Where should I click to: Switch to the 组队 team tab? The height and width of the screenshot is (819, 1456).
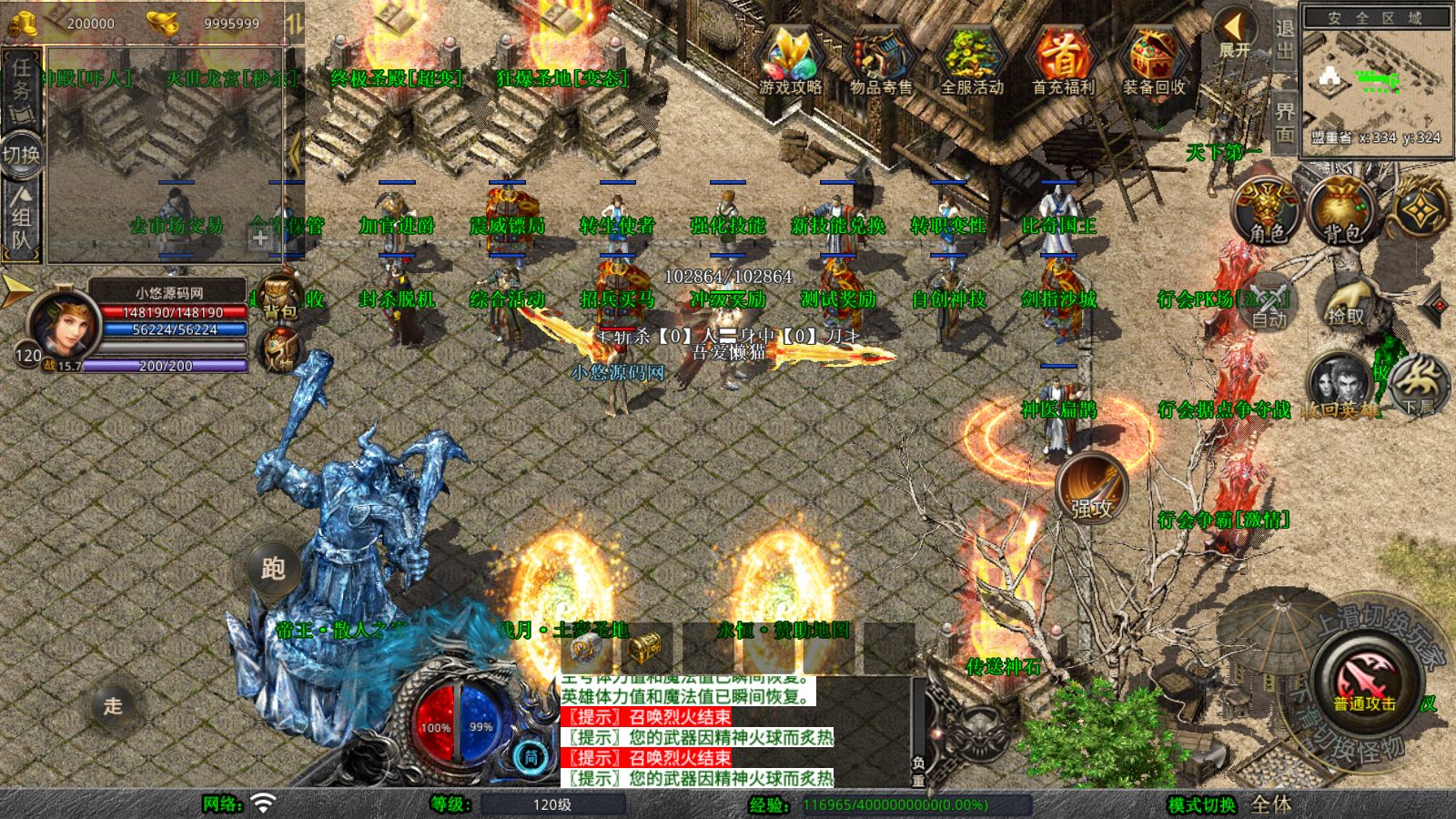tap(21, 217)
